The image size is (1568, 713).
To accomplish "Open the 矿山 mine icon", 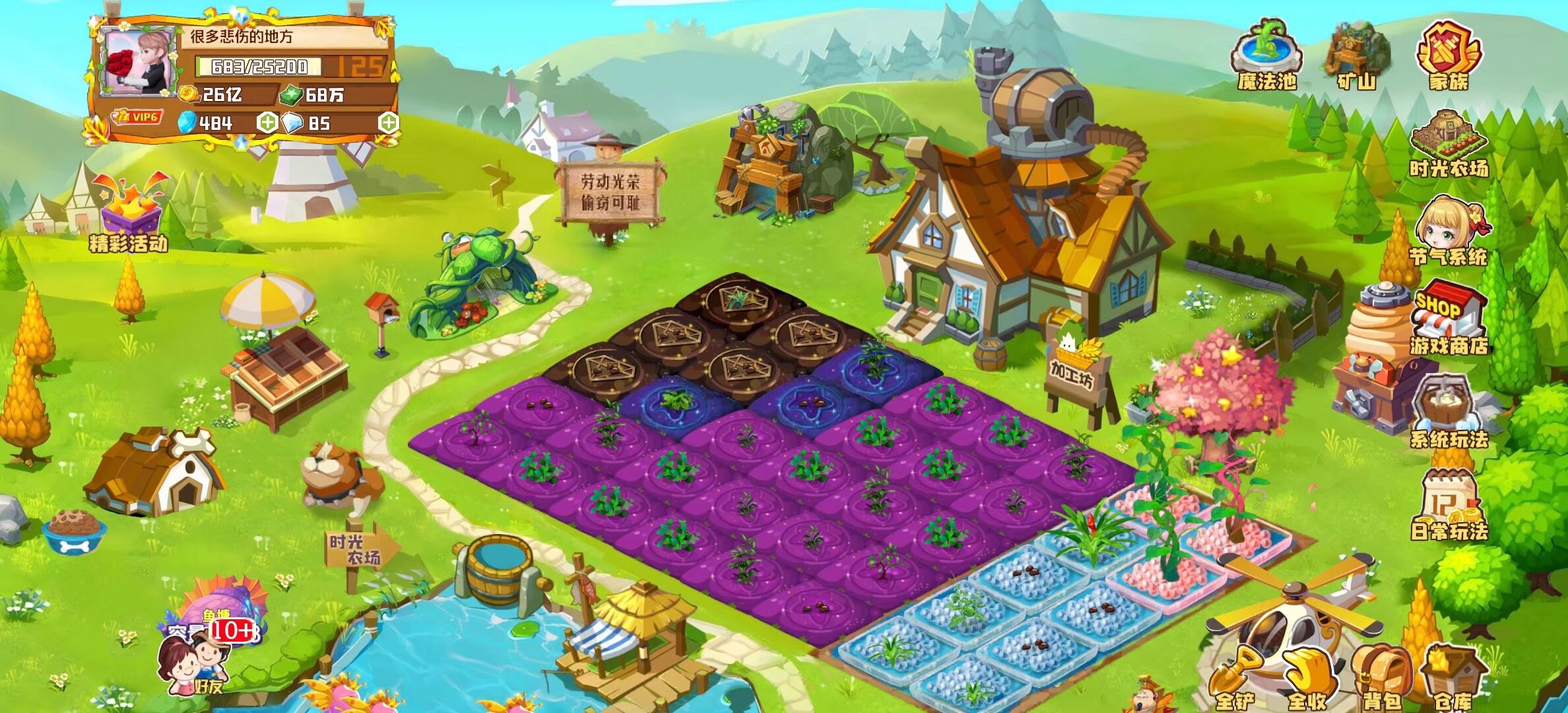I will [x=1357, y=56].
